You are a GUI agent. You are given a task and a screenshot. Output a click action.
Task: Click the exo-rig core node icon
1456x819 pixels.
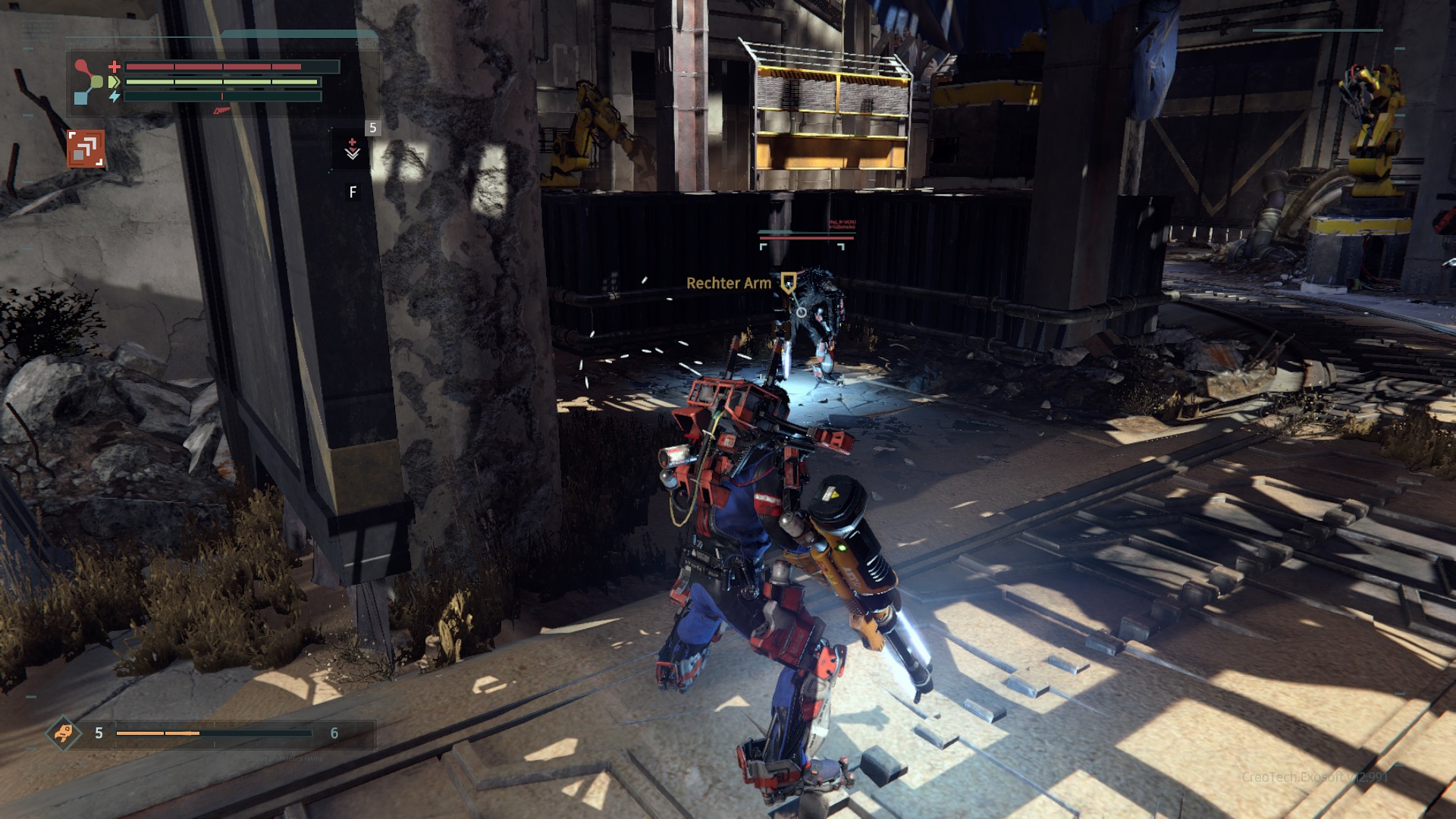(90, 81)
